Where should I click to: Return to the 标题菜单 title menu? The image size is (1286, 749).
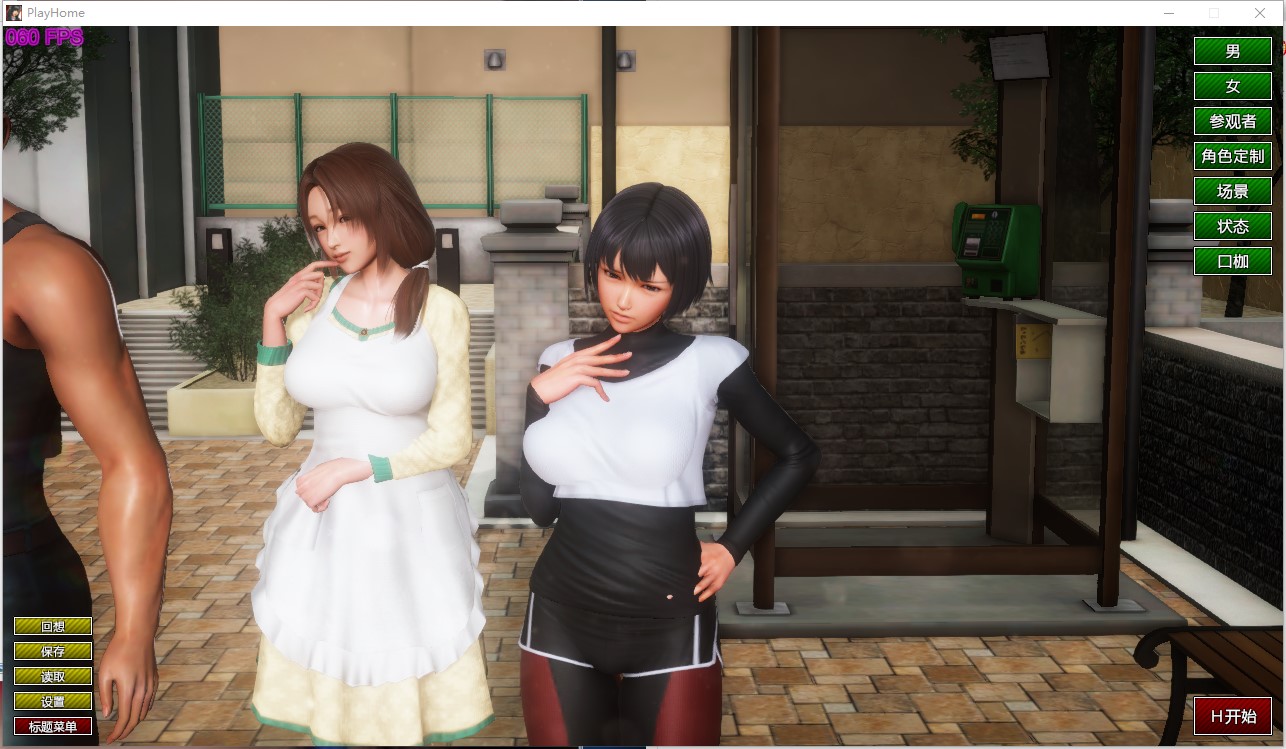pos(53,726)
